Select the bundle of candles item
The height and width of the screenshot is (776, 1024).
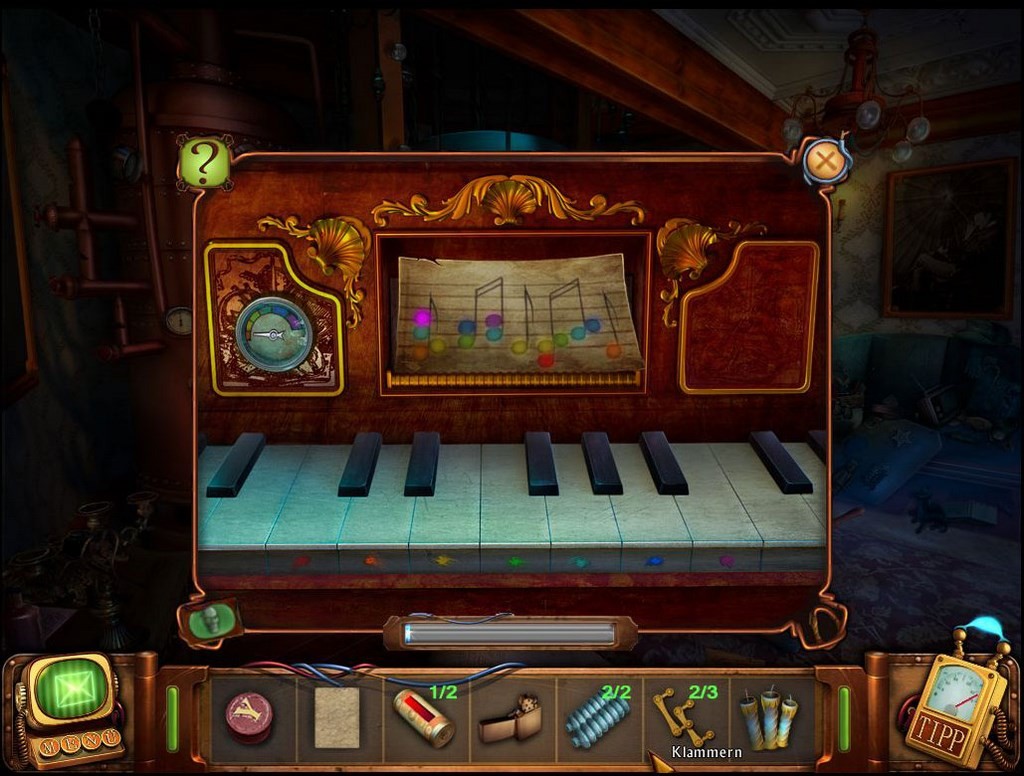768,718
